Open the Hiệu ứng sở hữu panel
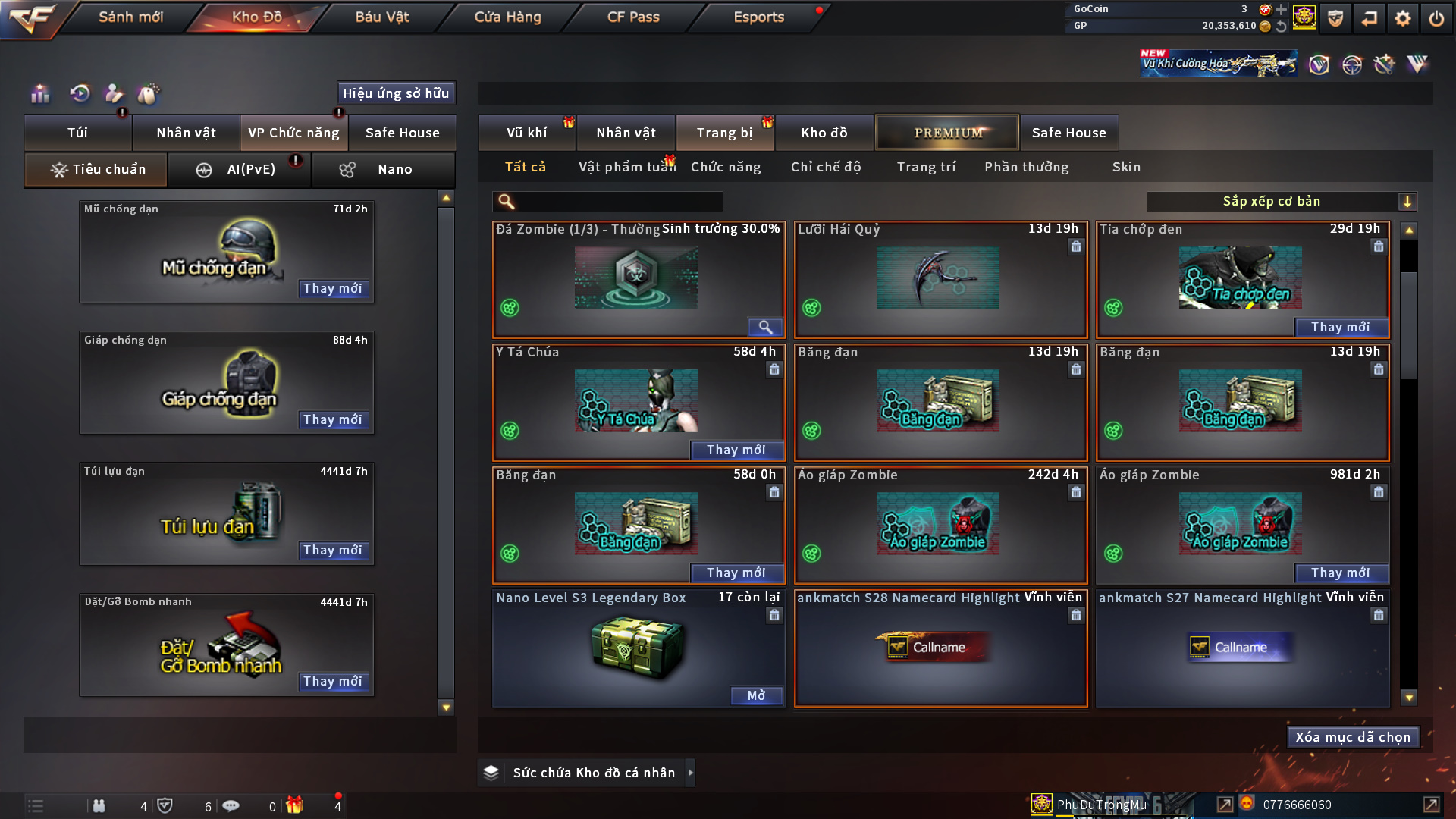 tap(396, 93)
